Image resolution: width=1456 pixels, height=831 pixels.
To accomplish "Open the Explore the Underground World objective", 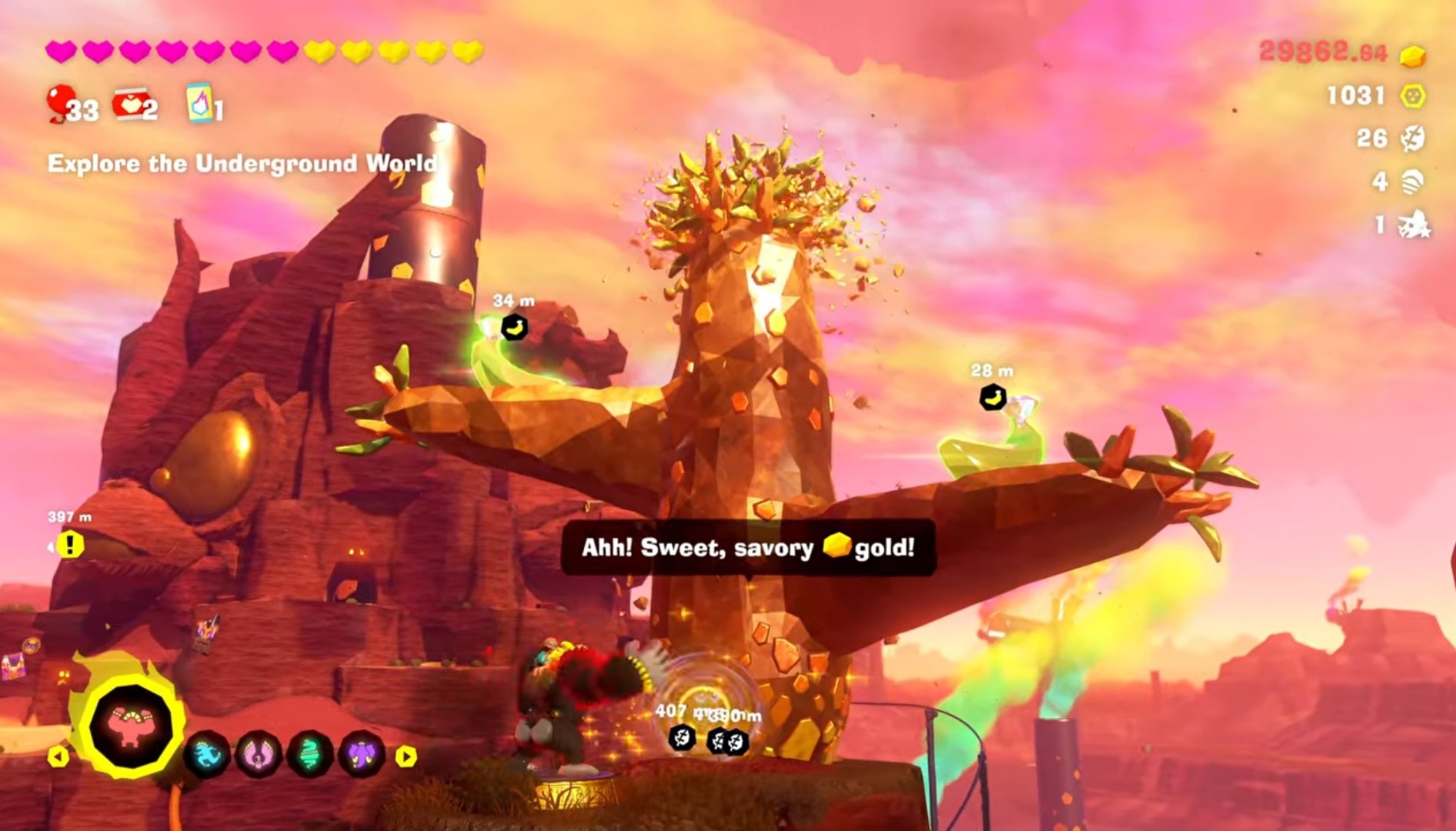I will click(242, 163).
